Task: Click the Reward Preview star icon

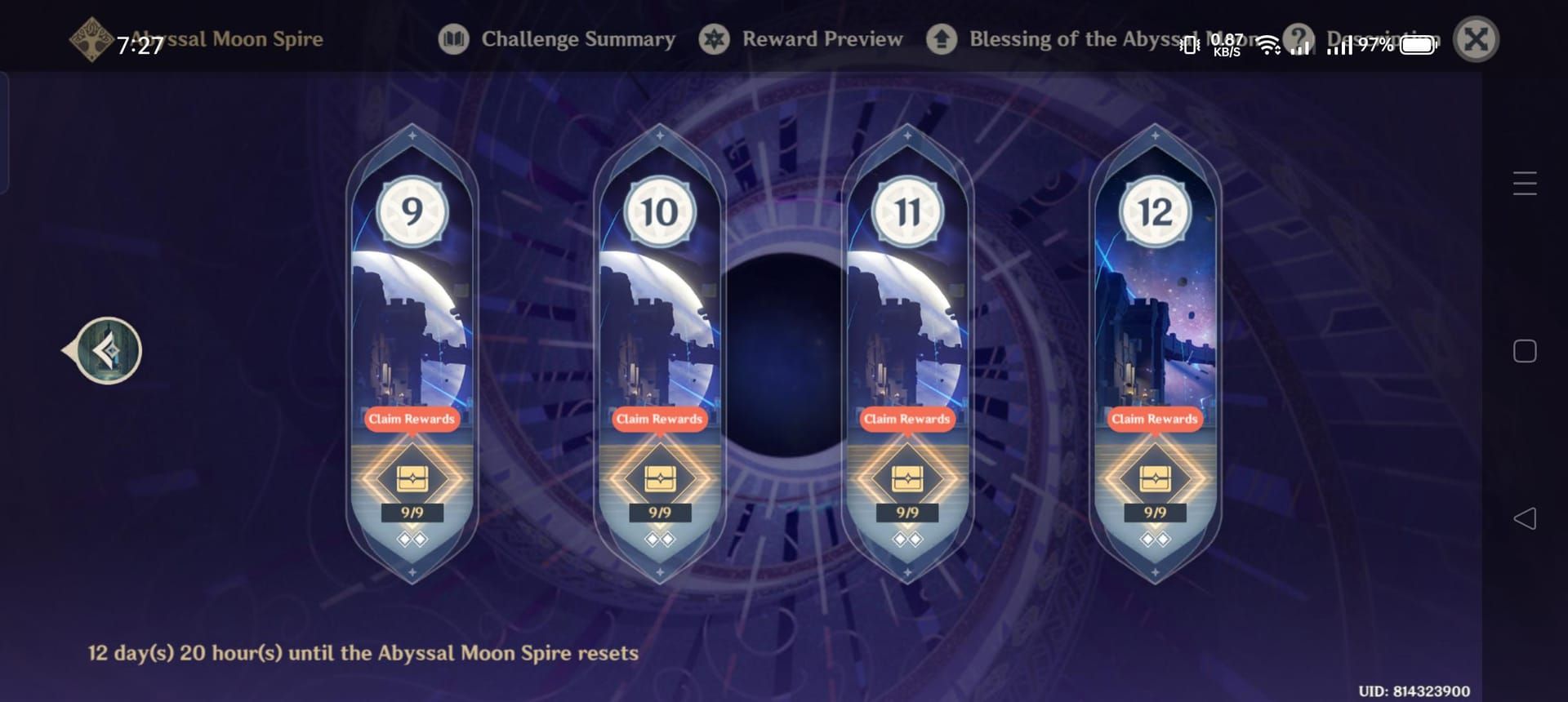Action: (x=714, y=38)
